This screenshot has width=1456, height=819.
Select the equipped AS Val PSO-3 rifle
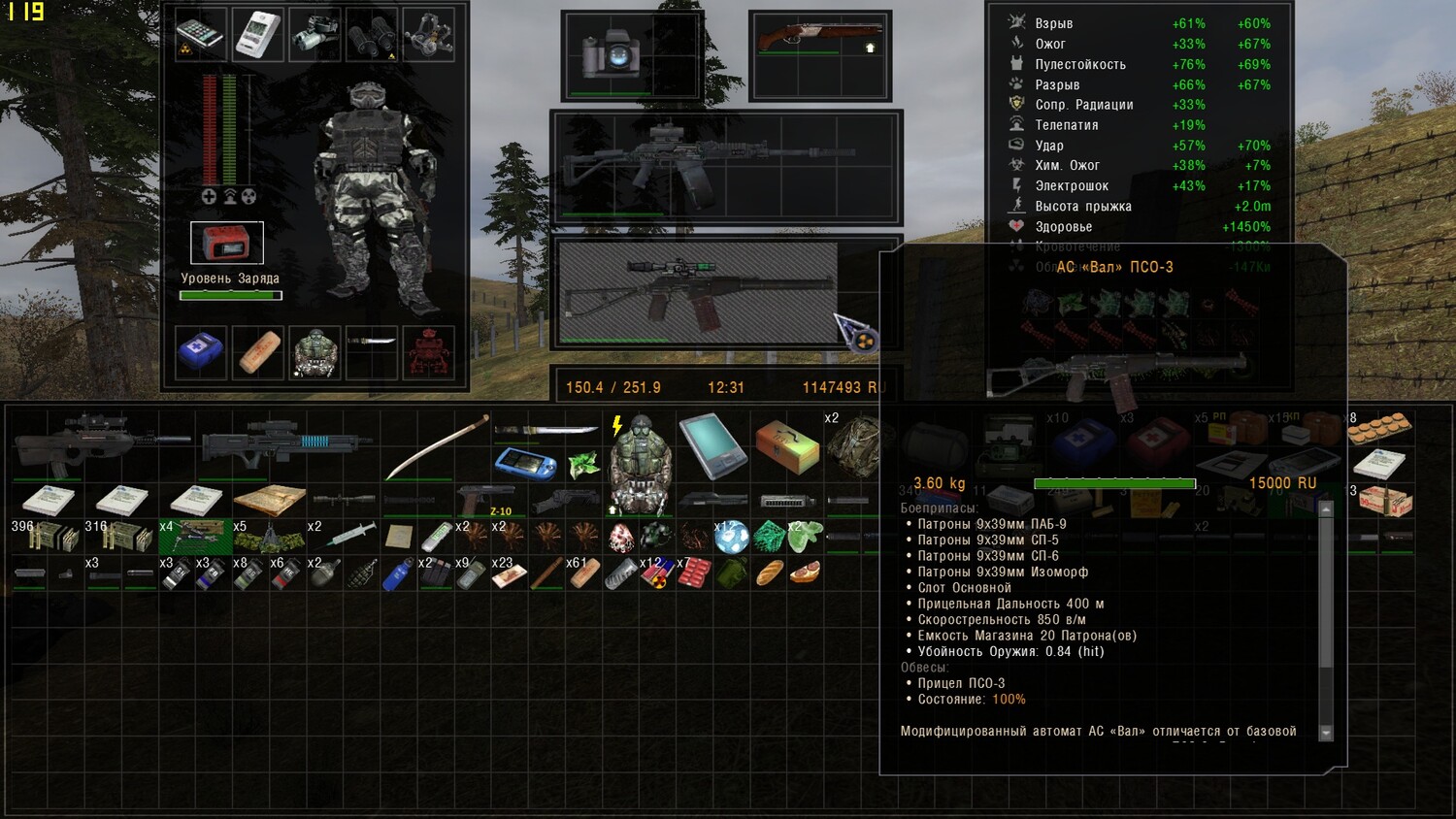click(x=699, y=290)
